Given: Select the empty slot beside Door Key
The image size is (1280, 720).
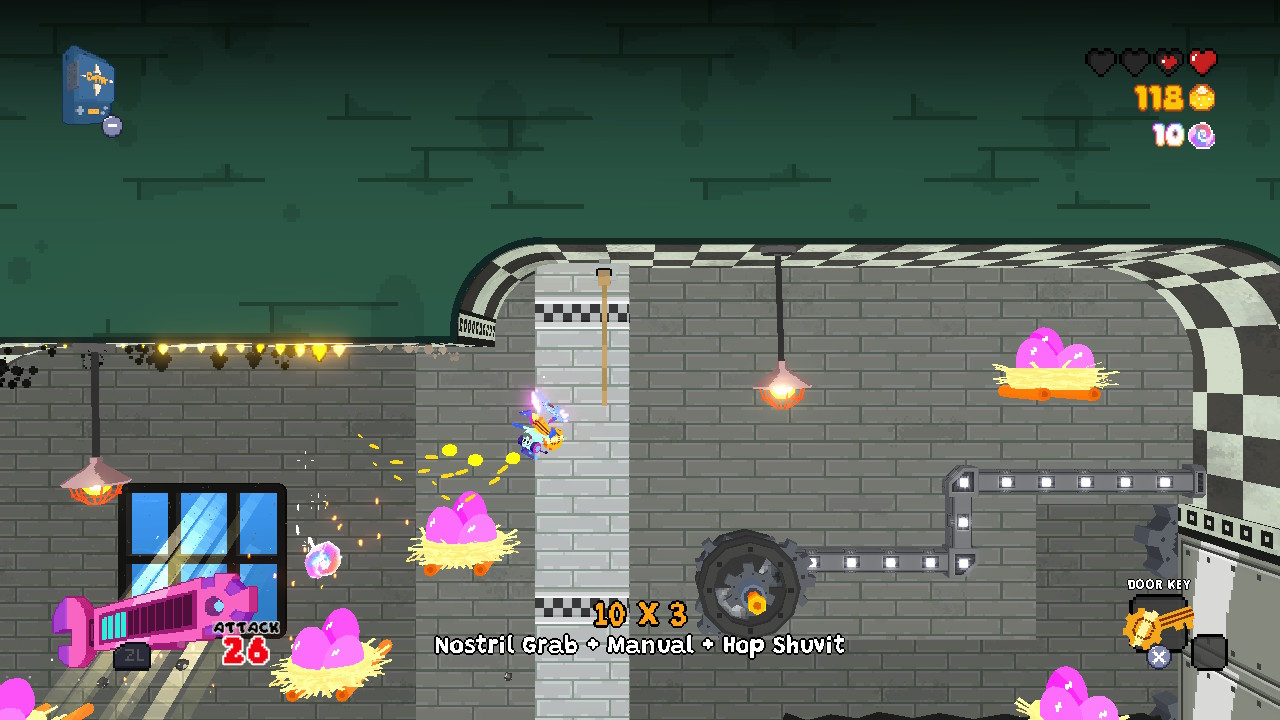Looking at the screenshot, I should [x=1209, y=652].
